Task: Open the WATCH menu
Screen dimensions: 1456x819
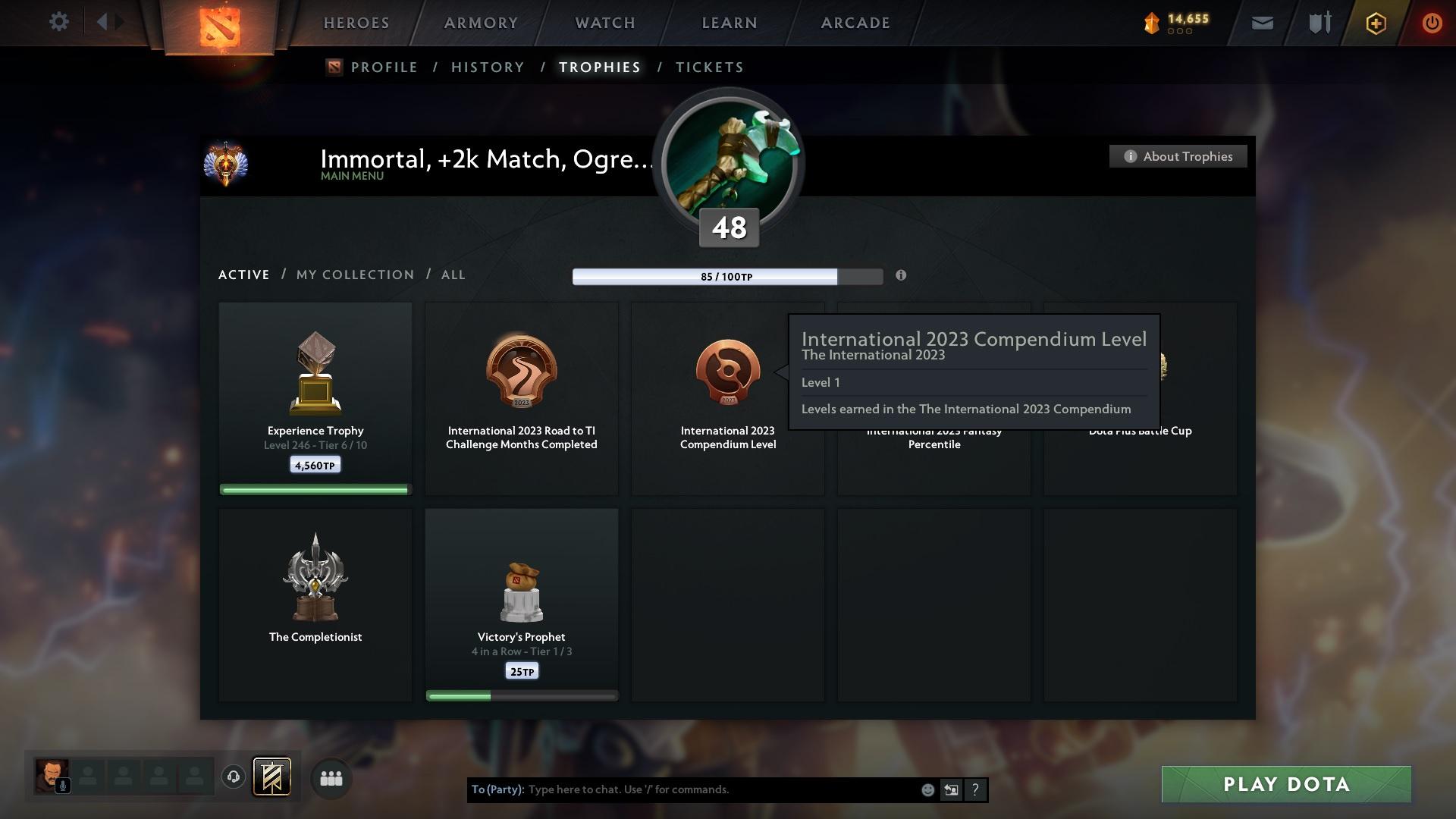Action: click(603, 23)
